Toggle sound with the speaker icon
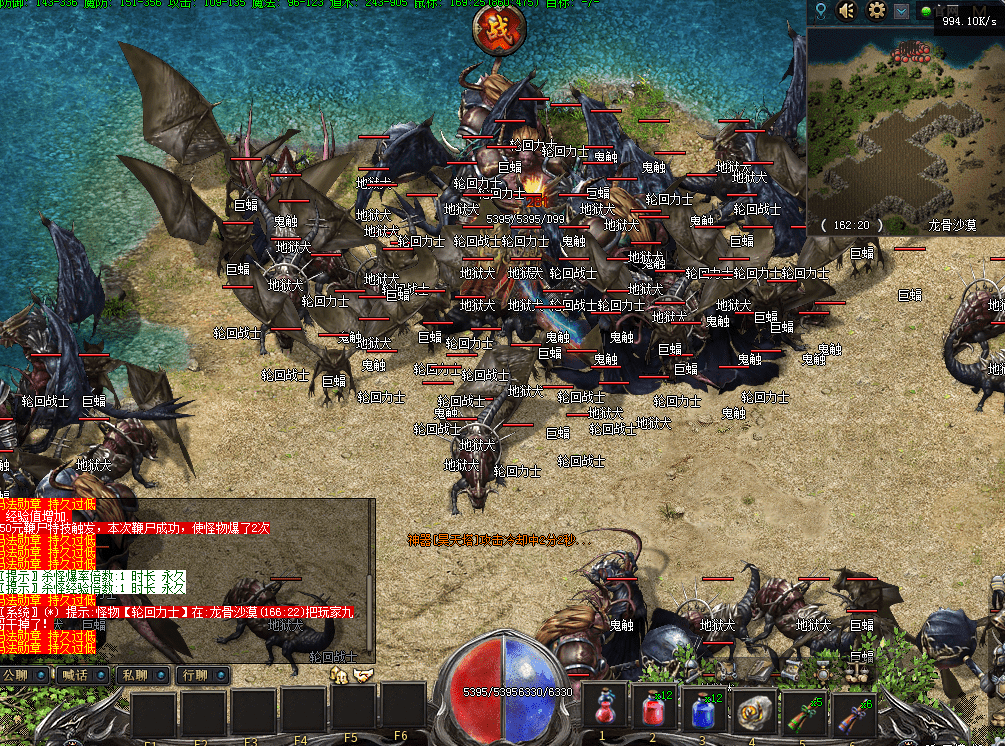 pos(848,11)
